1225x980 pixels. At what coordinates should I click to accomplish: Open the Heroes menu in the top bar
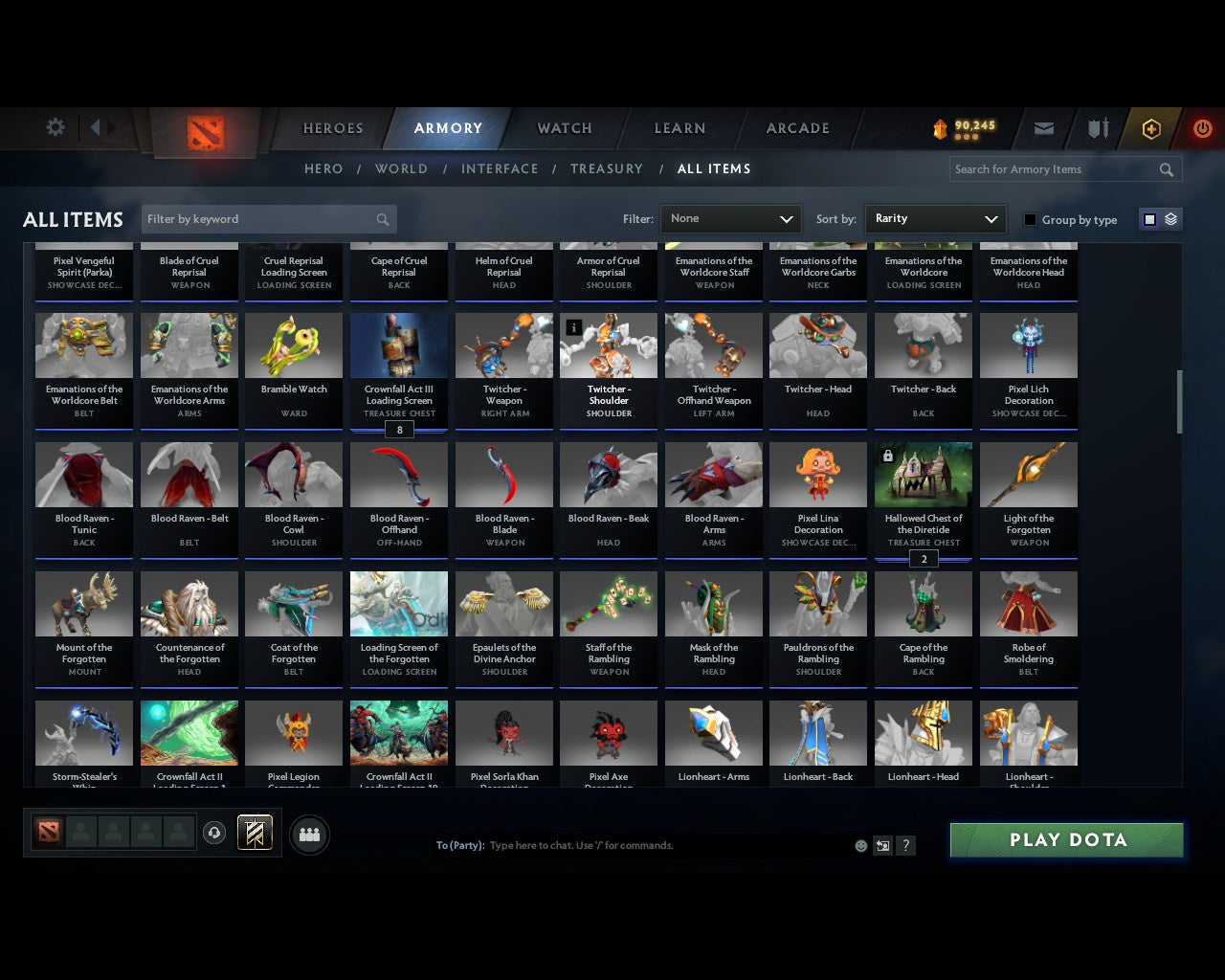(x=332, y=128)
